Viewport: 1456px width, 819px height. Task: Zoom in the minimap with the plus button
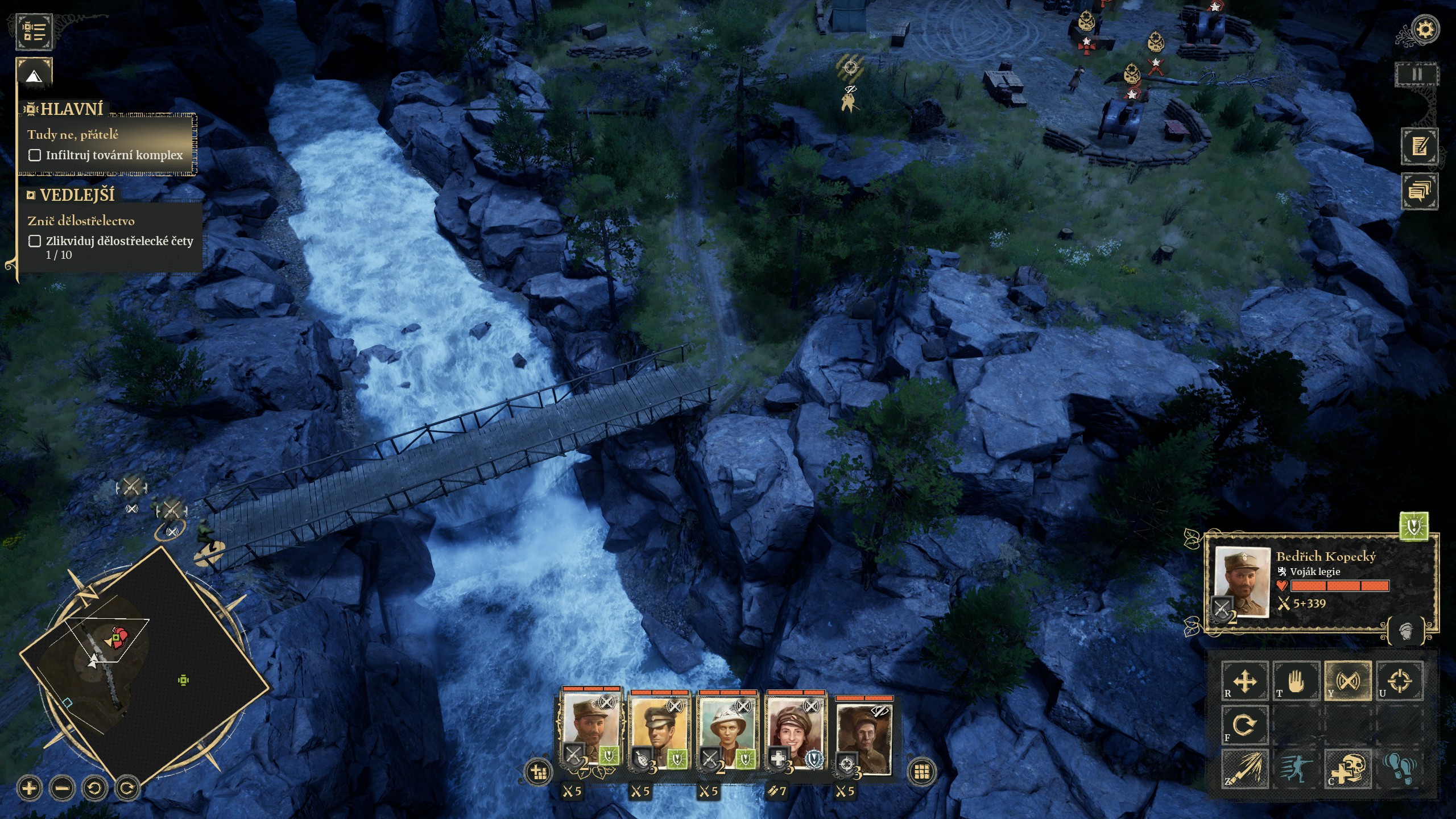(x=30, y=788)
